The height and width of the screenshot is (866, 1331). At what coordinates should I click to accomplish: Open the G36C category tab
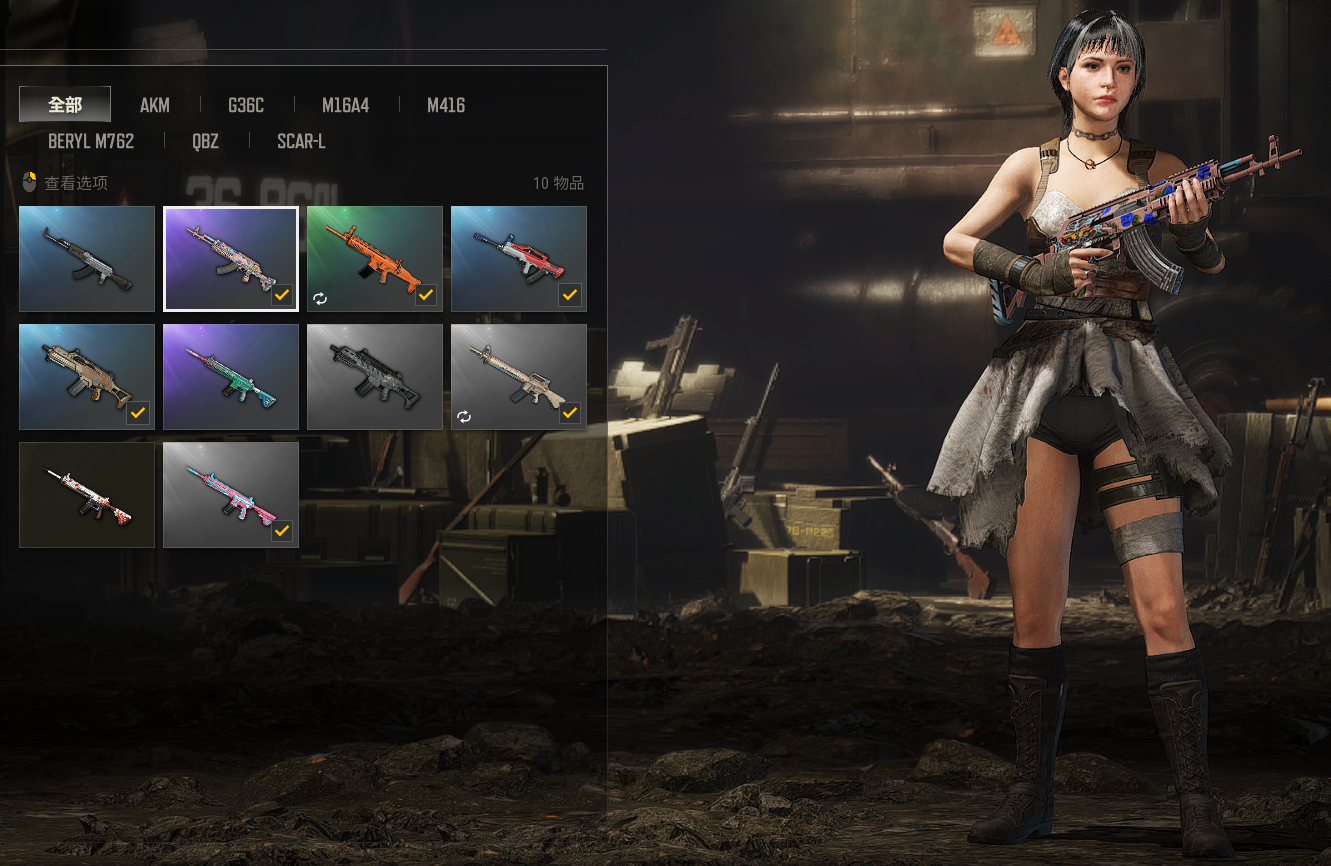[x=246, y=105]
